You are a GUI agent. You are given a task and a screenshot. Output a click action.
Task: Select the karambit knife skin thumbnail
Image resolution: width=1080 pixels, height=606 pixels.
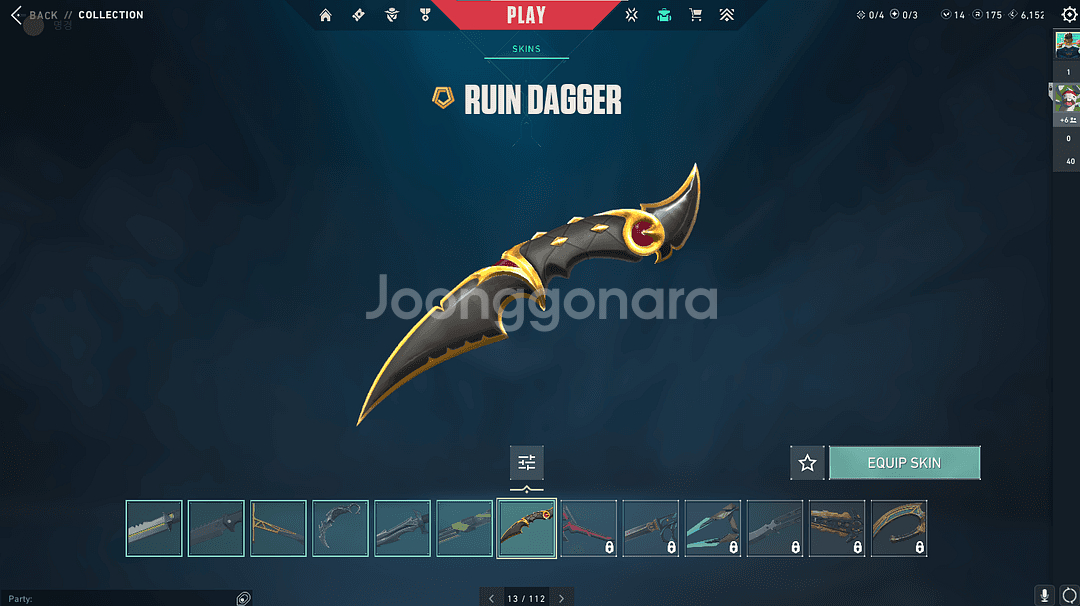(x=340, y=528)
